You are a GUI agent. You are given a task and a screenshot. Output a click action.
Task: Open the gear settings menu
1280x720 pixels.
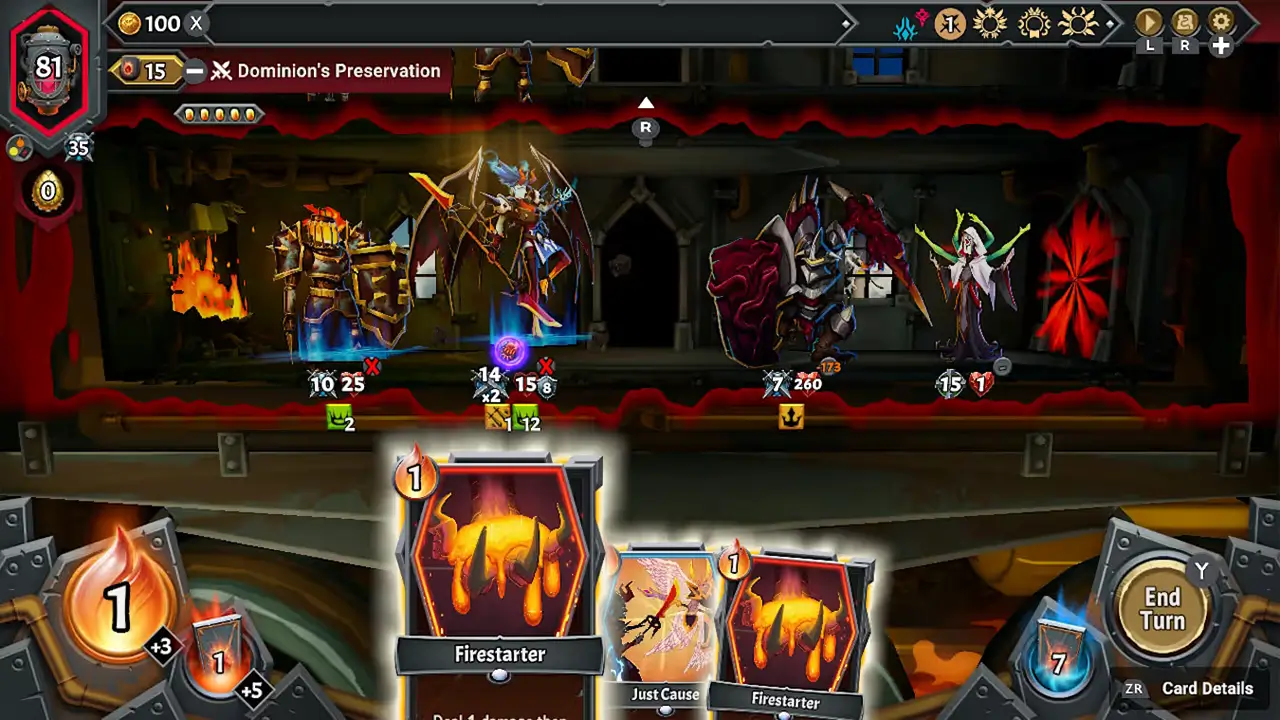click(x=1221, y=22)
